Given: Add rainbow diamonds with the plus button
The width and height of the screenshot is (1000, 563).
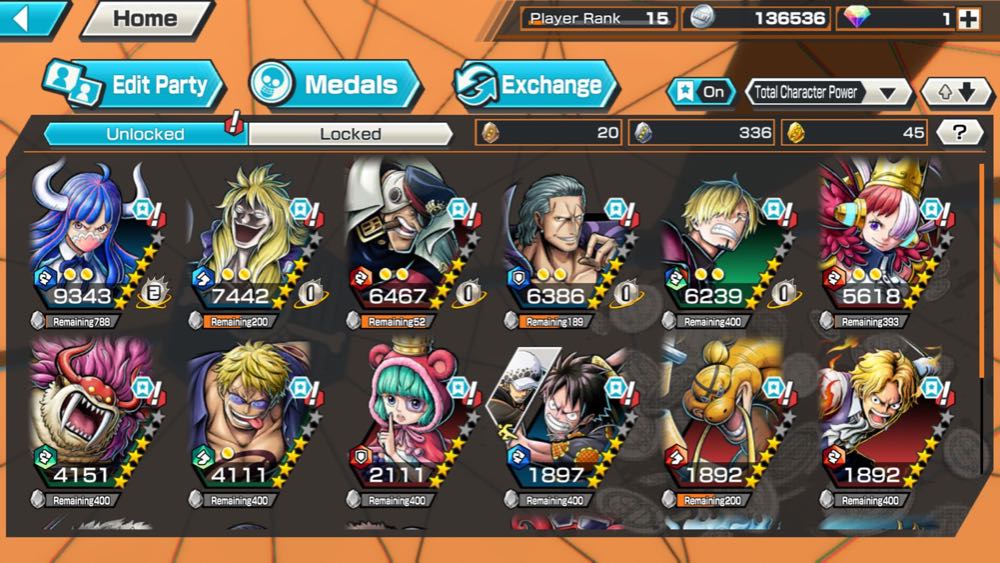Looking at the screenshot, I should [967, 19].
